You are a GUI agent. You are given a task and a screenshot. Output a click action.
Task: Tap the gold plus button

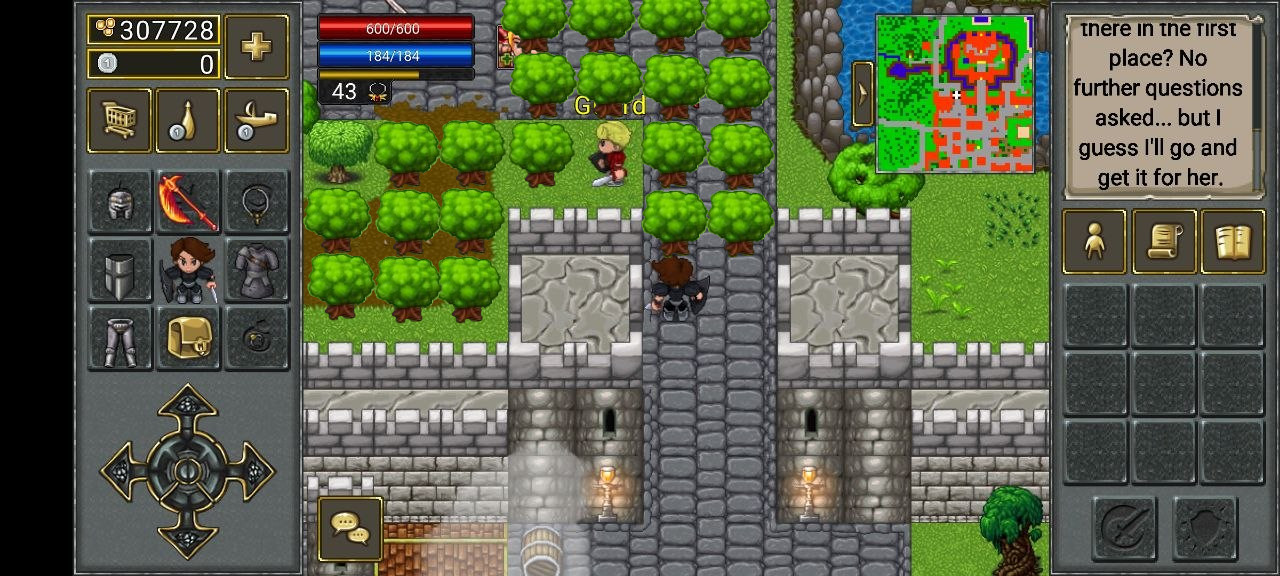pyautogui.click(x=257, y=46)
